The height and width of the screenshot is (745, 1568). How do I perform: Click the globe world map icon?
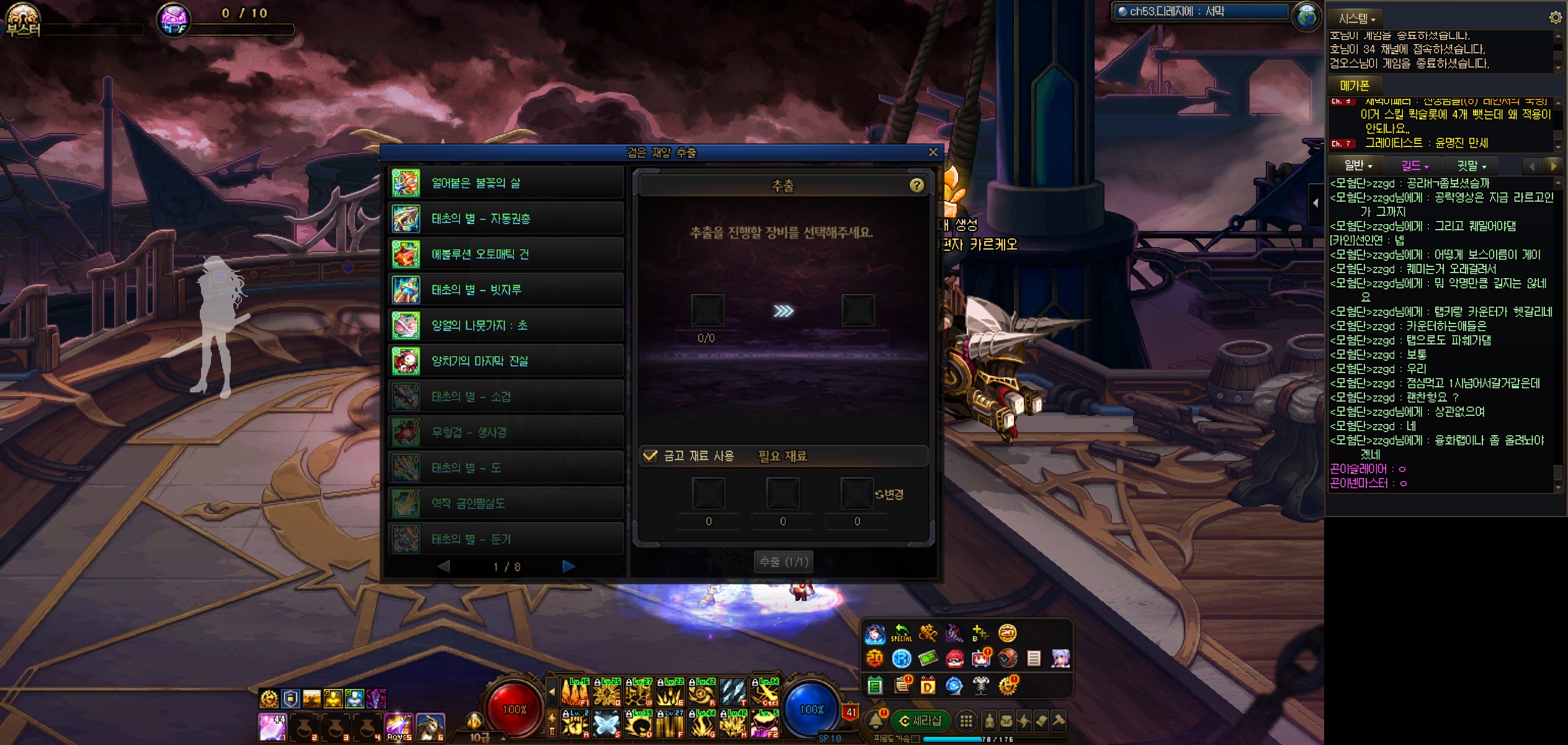(x=1306, y=17)
